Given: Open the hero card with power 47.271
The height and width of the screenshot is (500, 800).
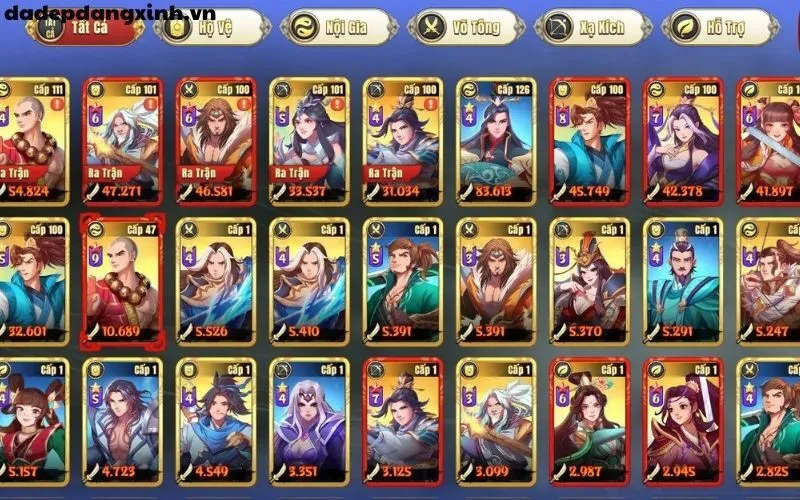Looking at the screenshot, I should (123, 140).
